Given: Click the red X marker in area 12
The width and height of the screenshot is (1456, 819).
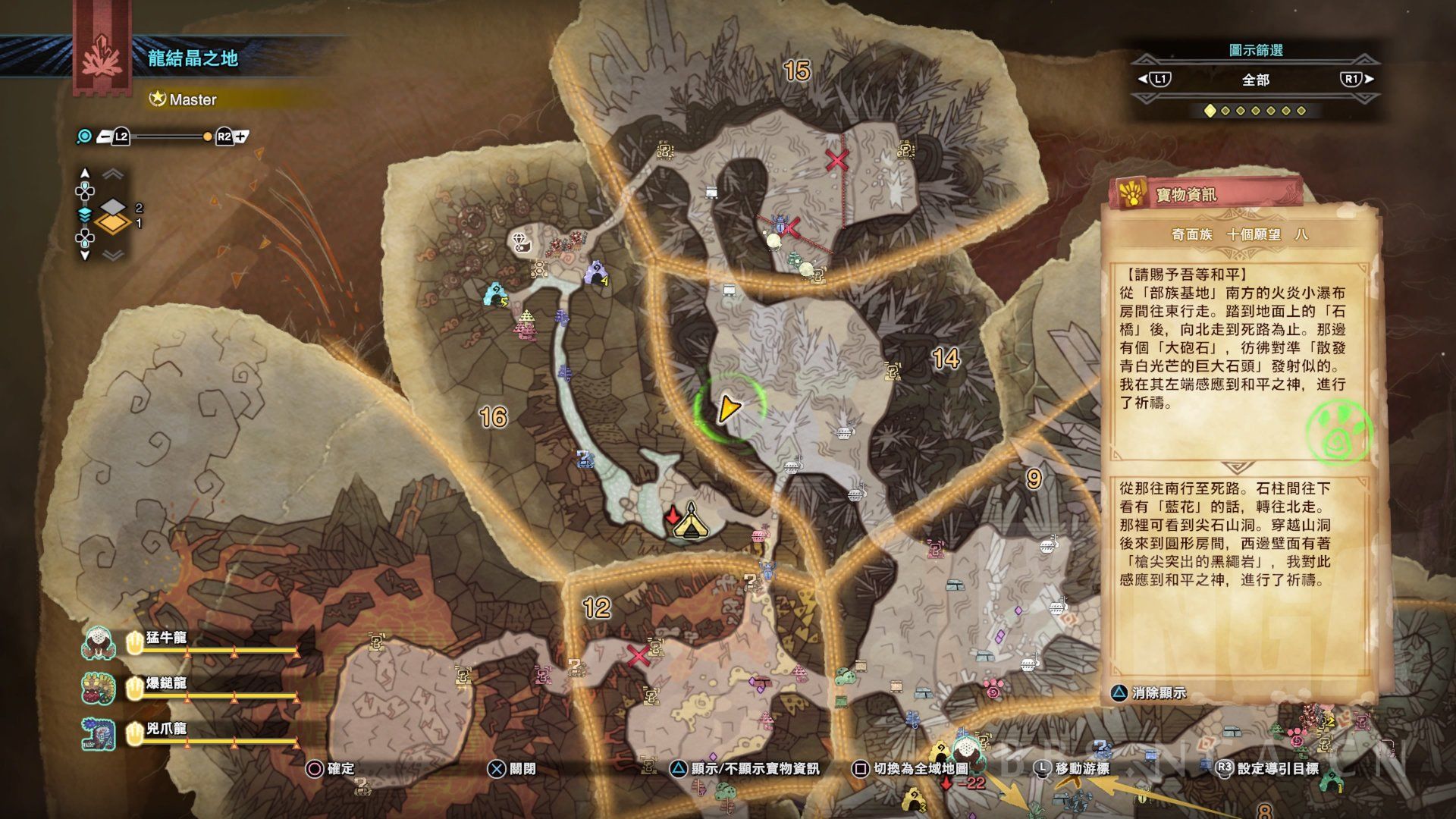Looking at the screenshot, I should point(639,655).
